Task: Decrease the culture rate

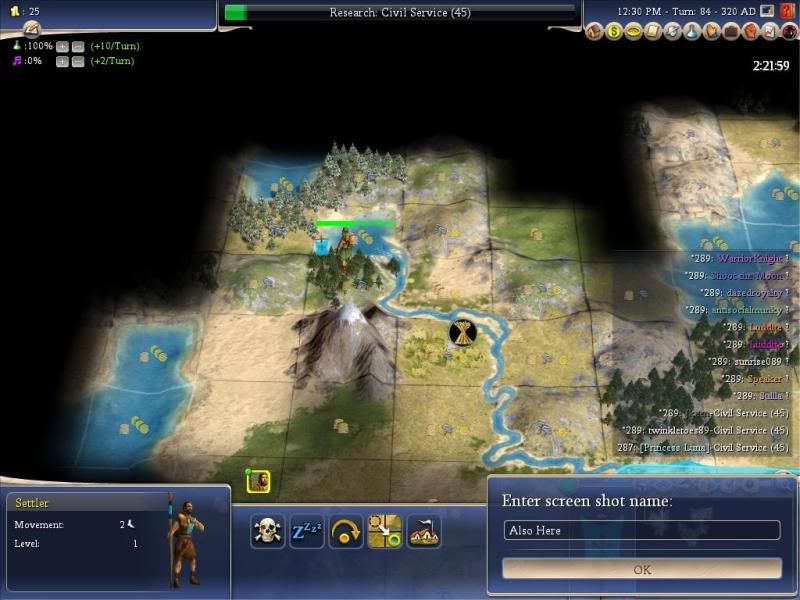Action: coord(77,61)
